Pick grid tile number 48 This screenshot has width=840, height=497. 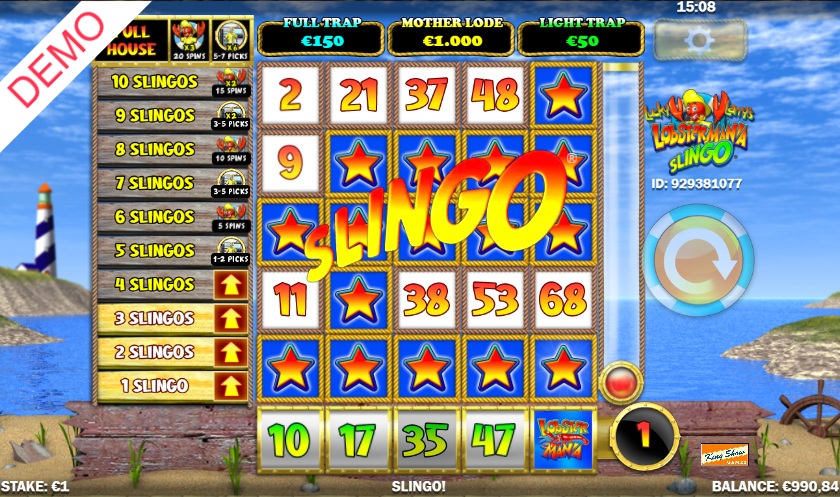496,95
